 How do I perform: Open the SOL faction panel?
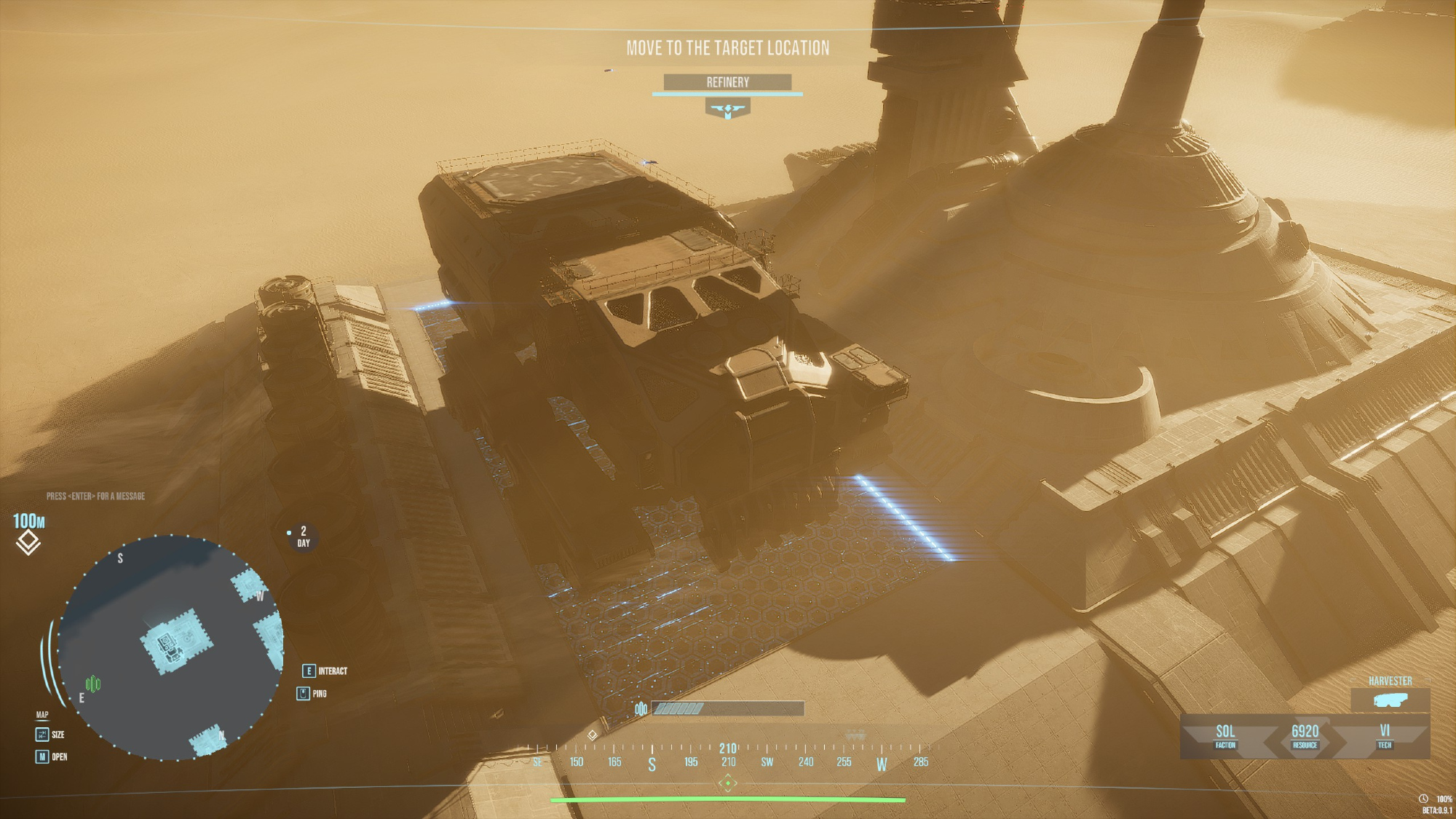coord(1225,735)
